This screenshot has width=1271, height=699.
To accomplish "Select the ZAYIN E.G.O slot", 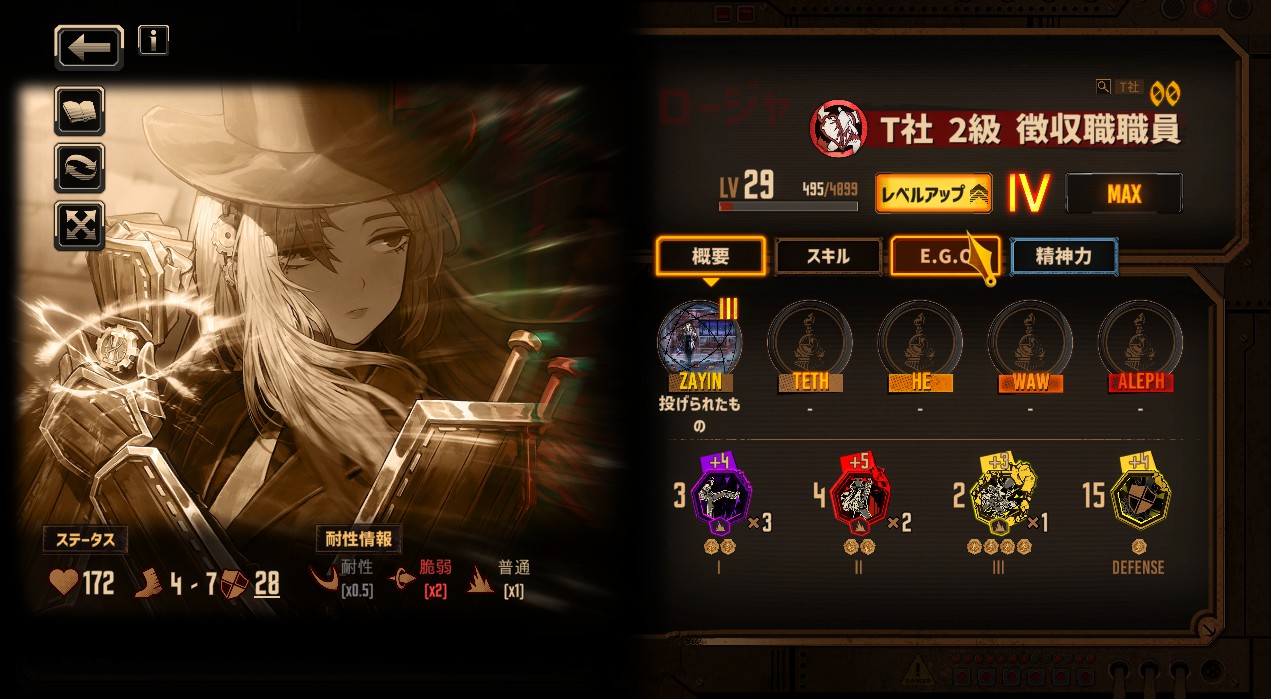I will click(699, 340).
